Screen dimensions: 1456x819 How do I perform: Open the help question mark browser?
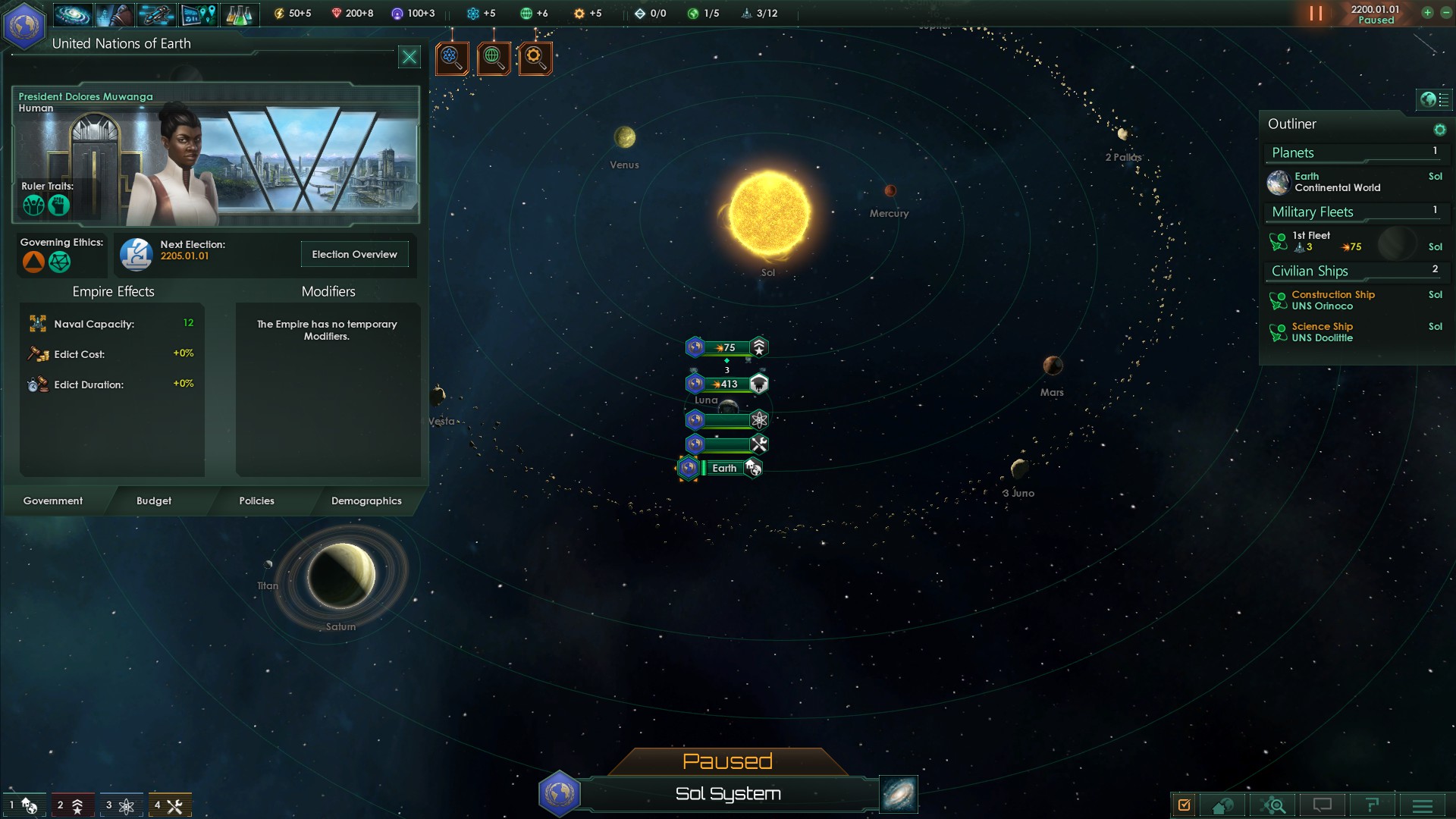coord(1373,805)
